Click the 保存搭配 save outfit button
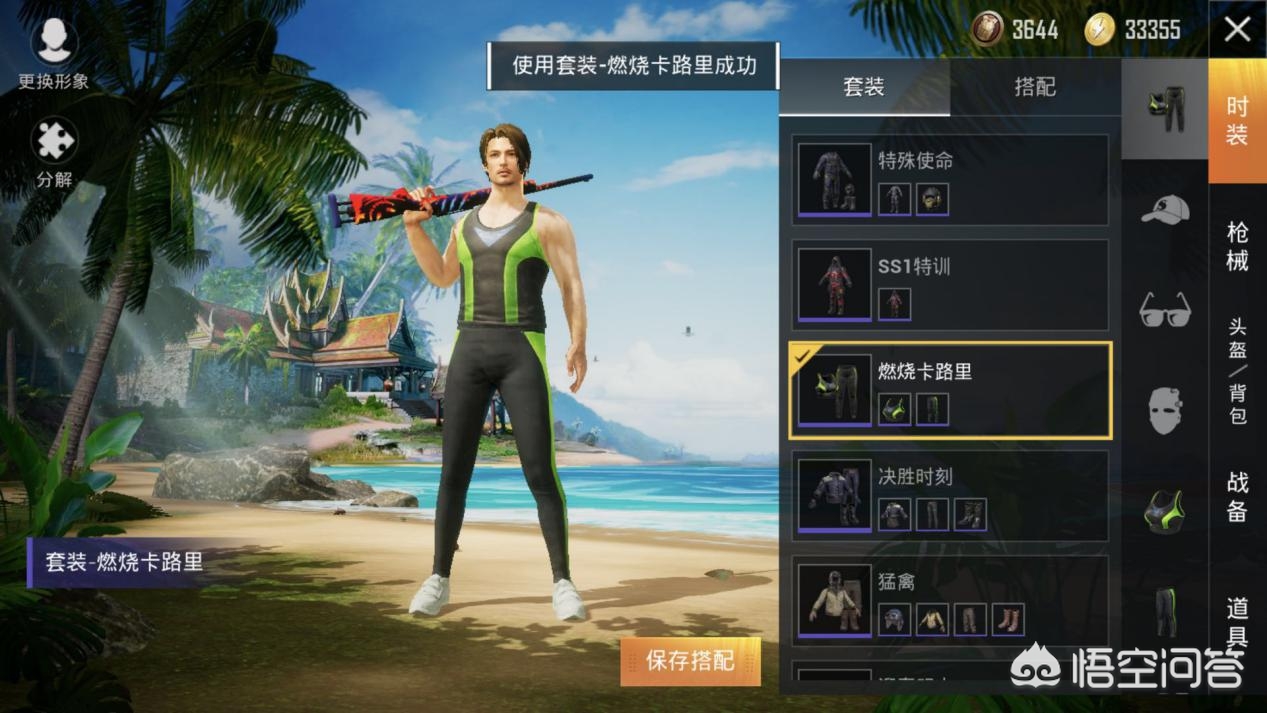The width and height of the screenshot is (1267, 713). coord(690,661)
